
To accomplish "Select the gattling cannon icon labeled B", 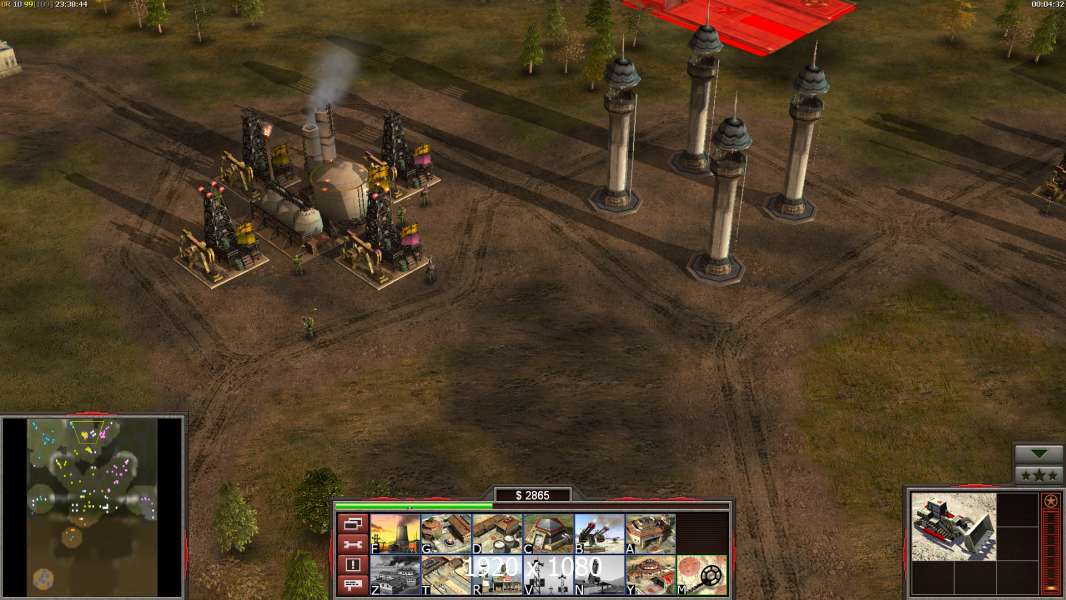I will tap(599, 534).
